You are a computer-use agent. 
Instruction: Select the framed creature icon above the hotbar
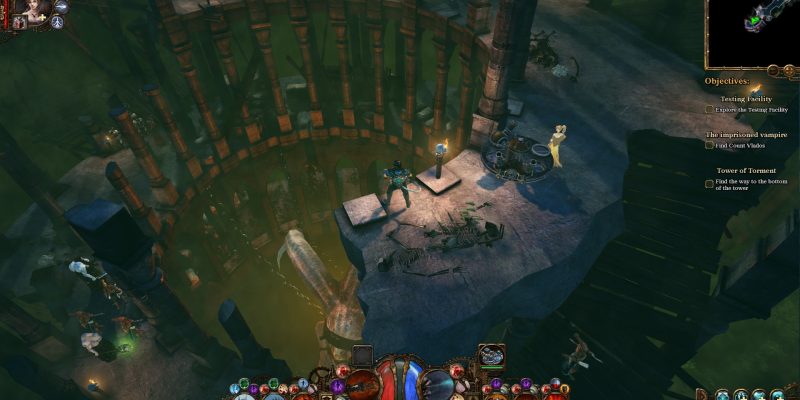[x=491, y=355]
